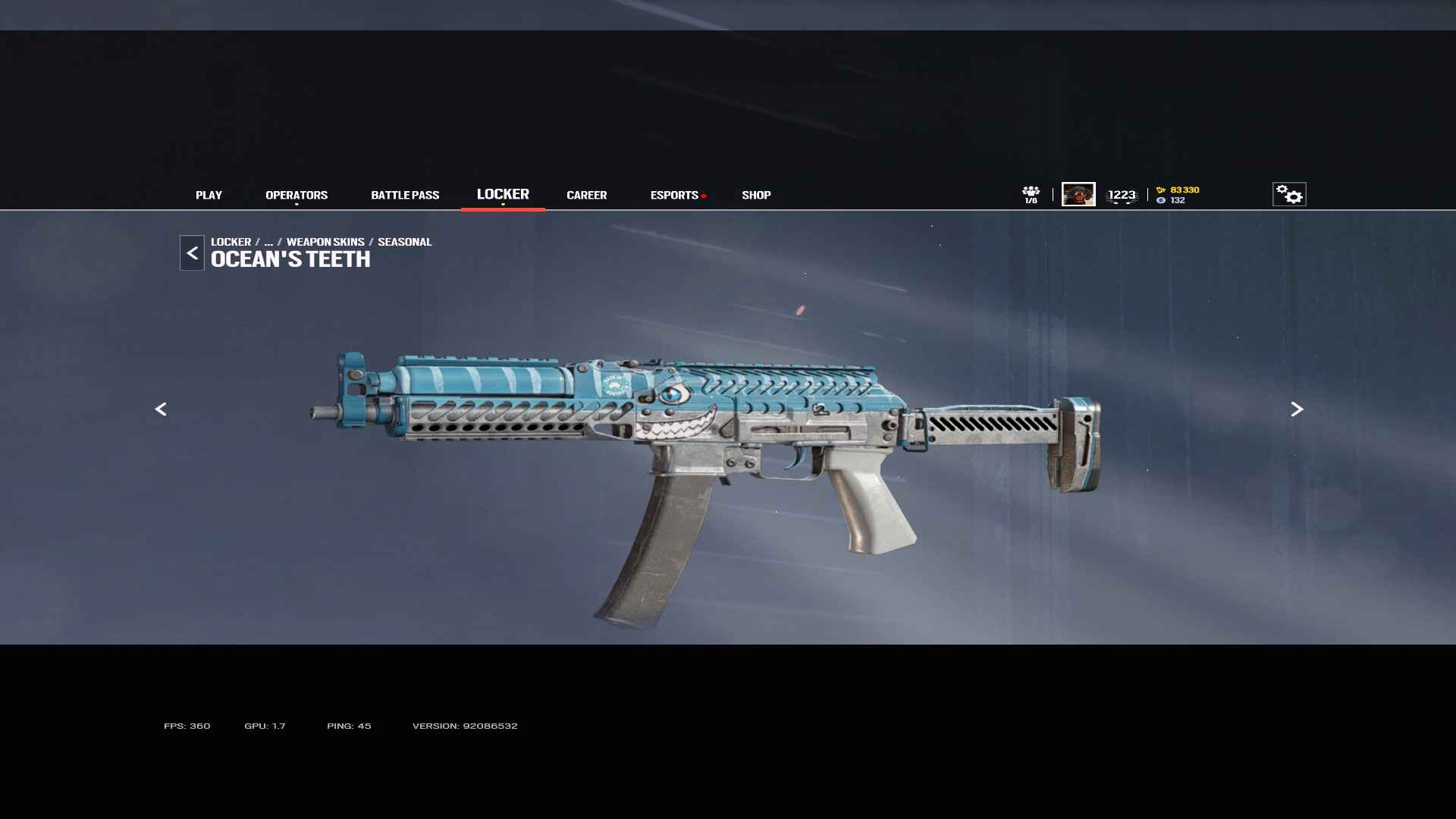Visit the Shop tab
The height and width of the screenshot is (819, 1456).
[756, 195]
